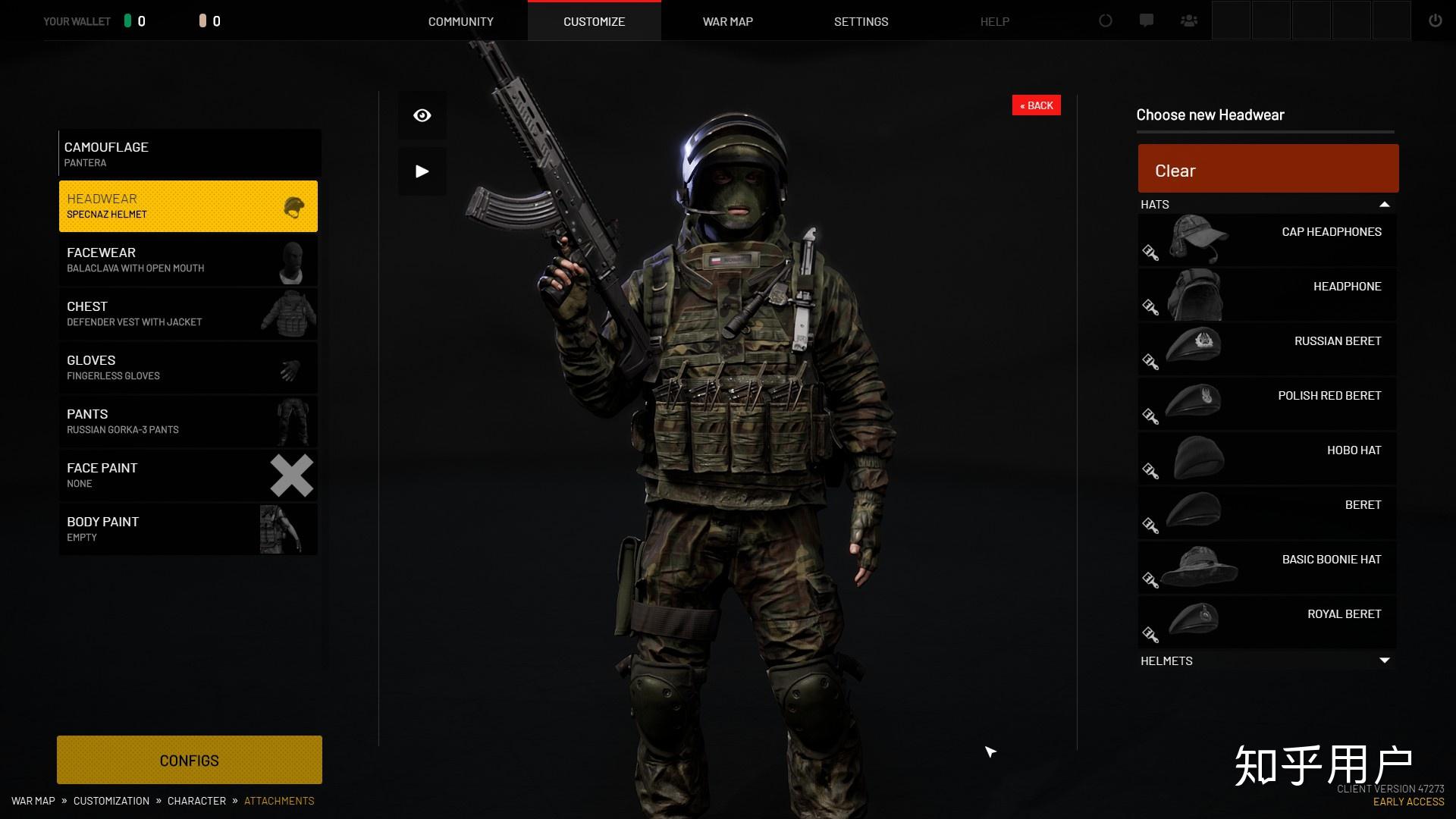Select the Basic Boonie Hat

(1266, 568)
